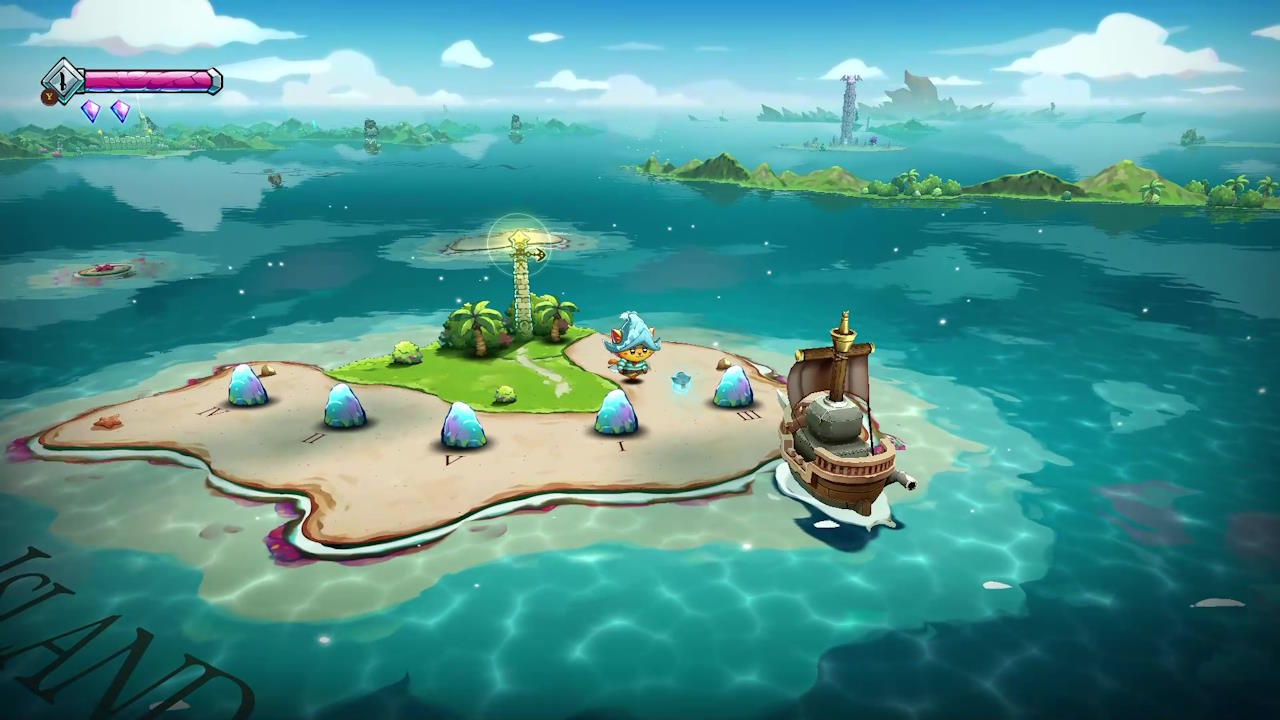Click the left pink gem under the health bar
The height and width of the screenshot is (720, 1280).
[x=91, y=113]
